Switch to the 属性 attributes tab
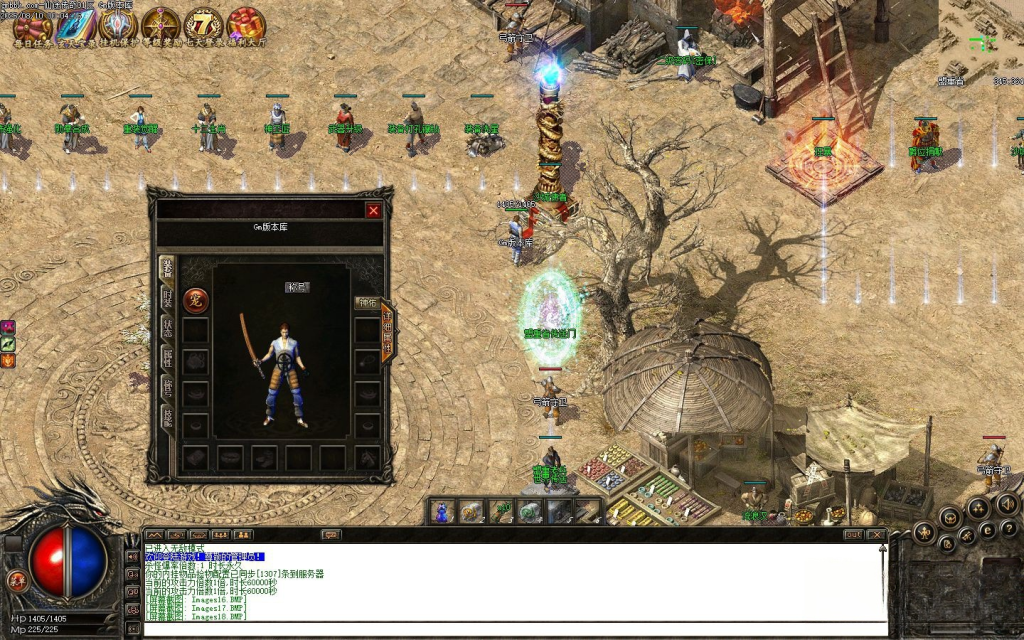The width and height of the screenshot is (1024, 640). (167, 358)
